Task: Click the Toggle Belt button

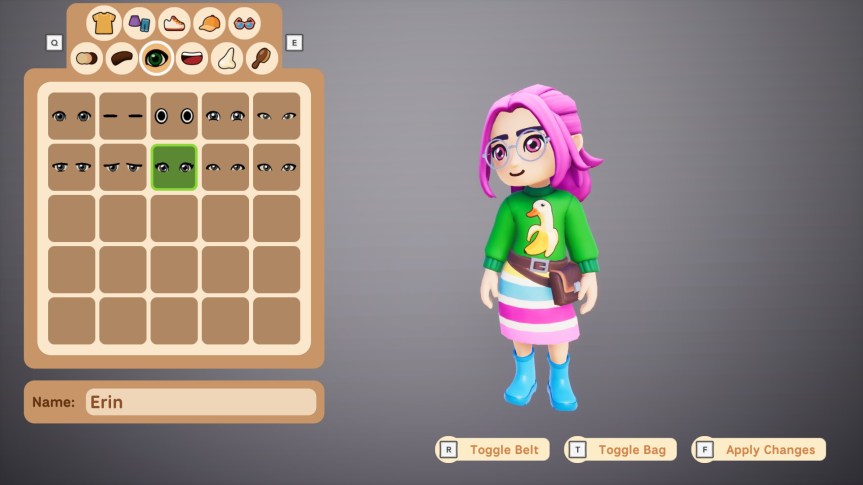Action: tap(493, 450)
